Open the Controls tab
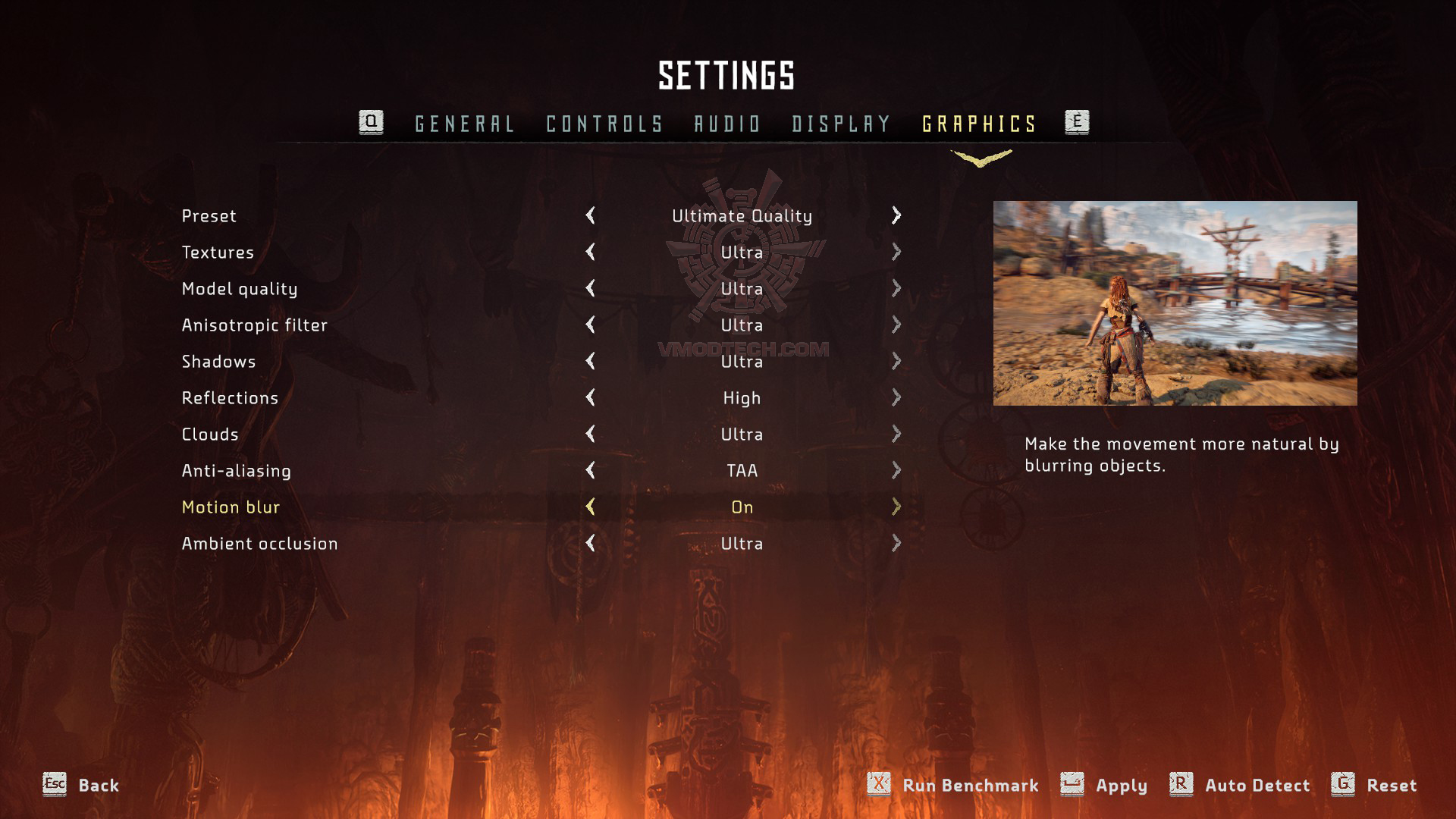The height and width of the screenshot is (819, 1456). pos(604,124)
